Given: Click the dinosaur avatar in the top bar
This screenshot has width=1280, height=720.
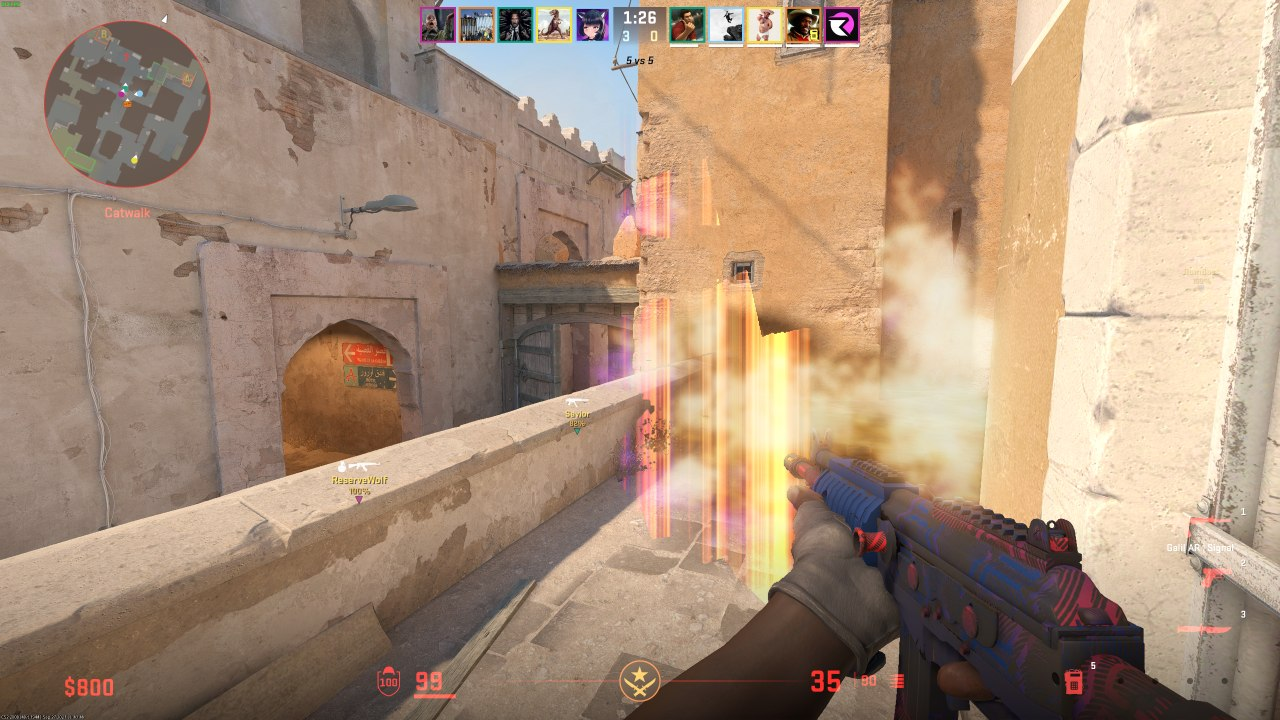Looking at the screenshot, I should tap(552, 22).
